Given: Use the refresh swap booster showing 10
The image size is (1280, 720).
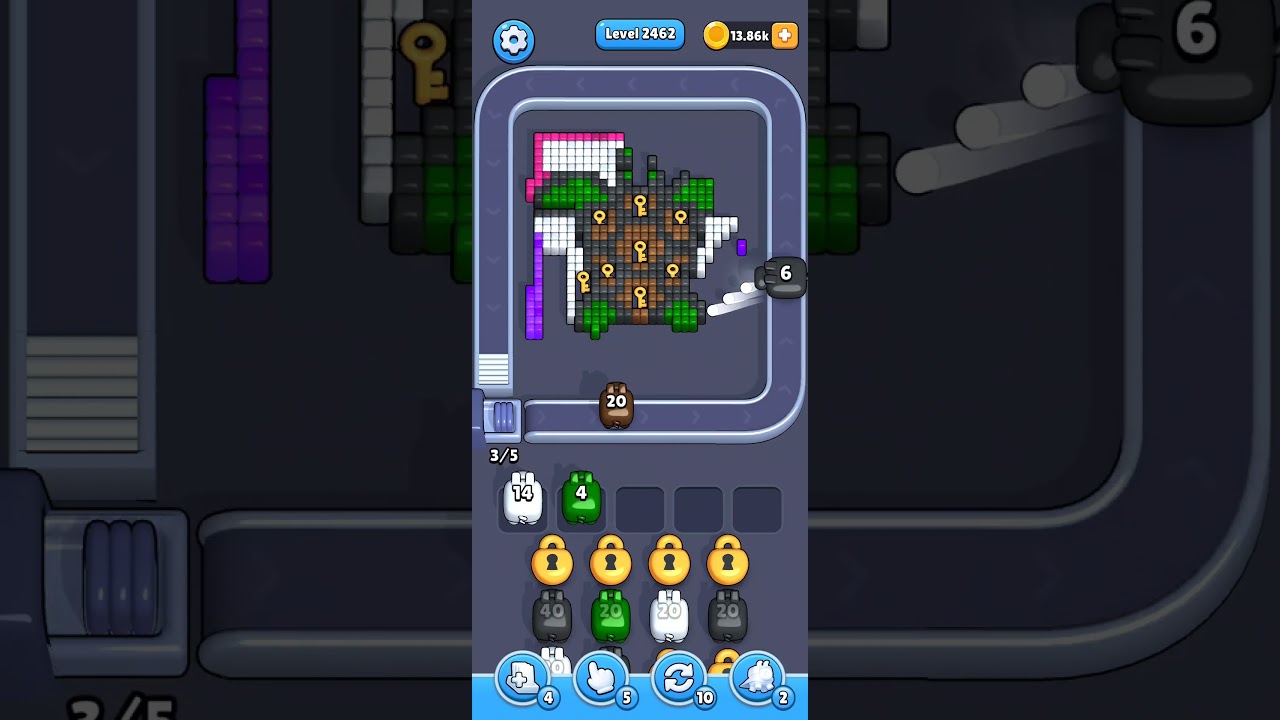Looking at the screenshot, I should [680, 678].
